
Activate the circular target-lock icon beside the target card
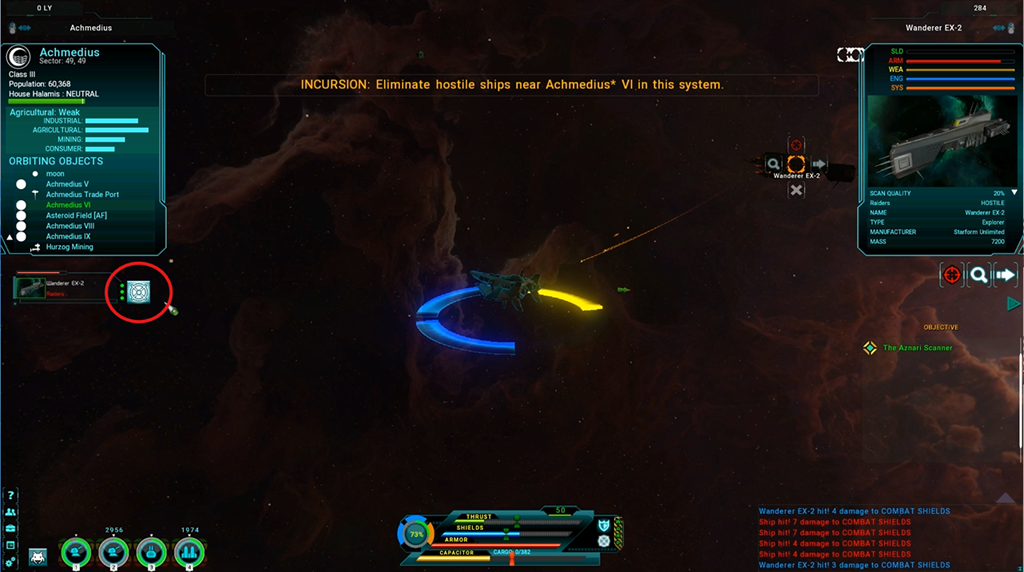[138, 291]
